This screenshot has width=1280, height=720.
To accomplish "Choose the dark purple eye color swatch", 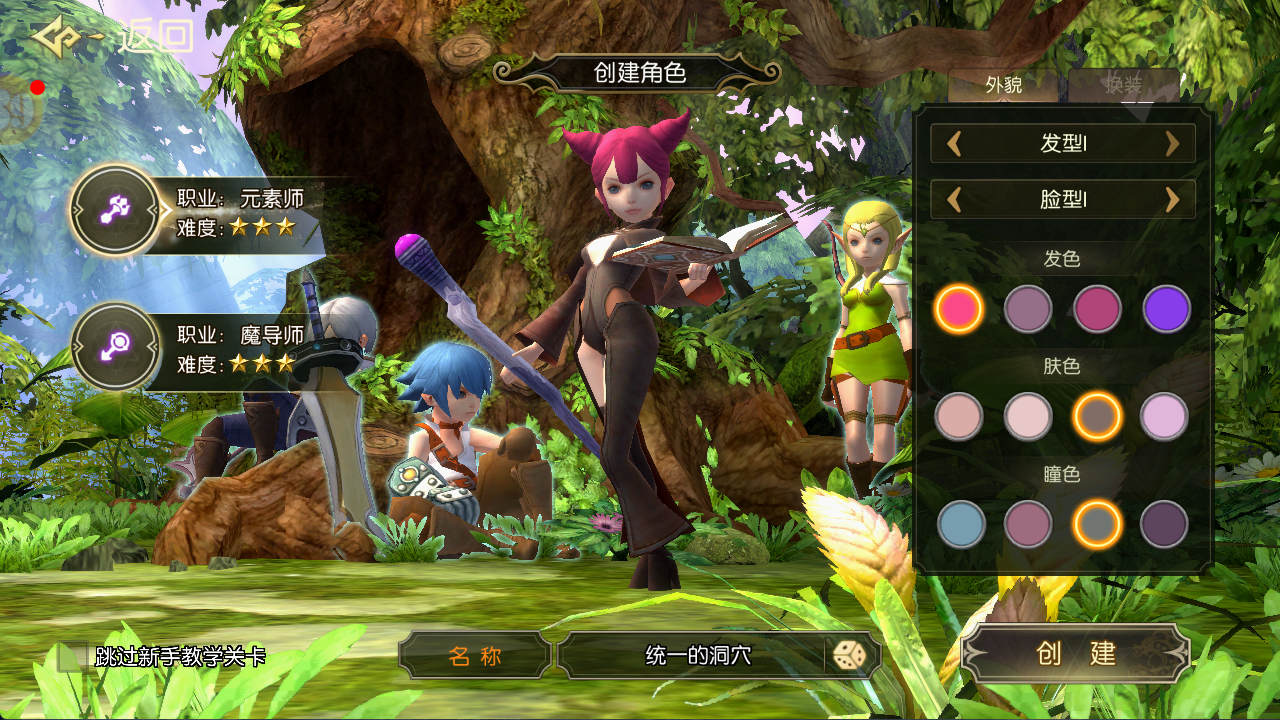I will pyautogui.click(x=1164, y=524).
